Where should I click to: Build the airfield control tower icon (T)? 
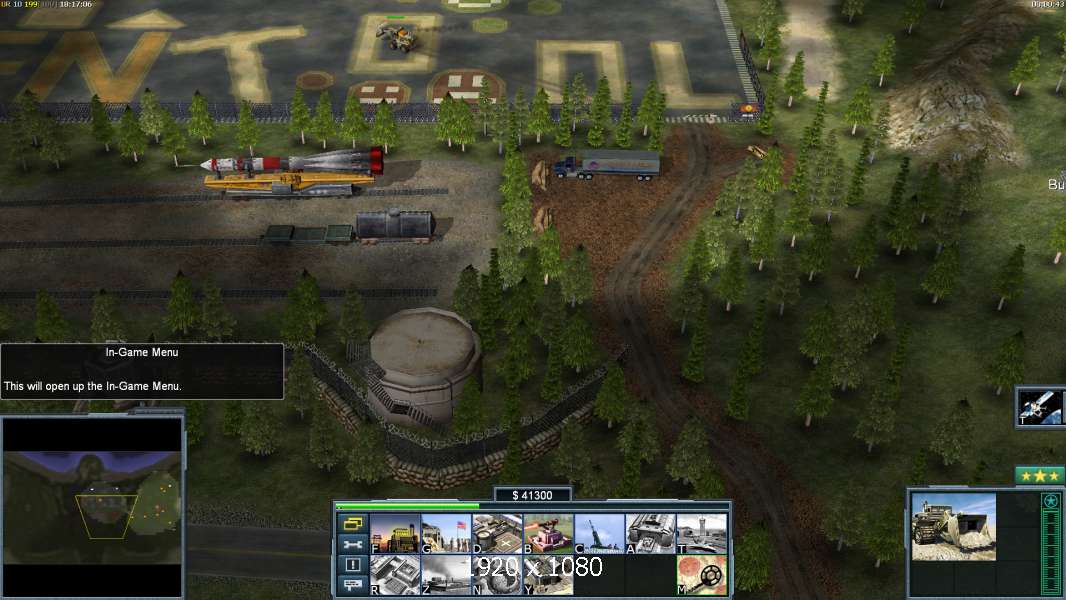coord(702,534)
